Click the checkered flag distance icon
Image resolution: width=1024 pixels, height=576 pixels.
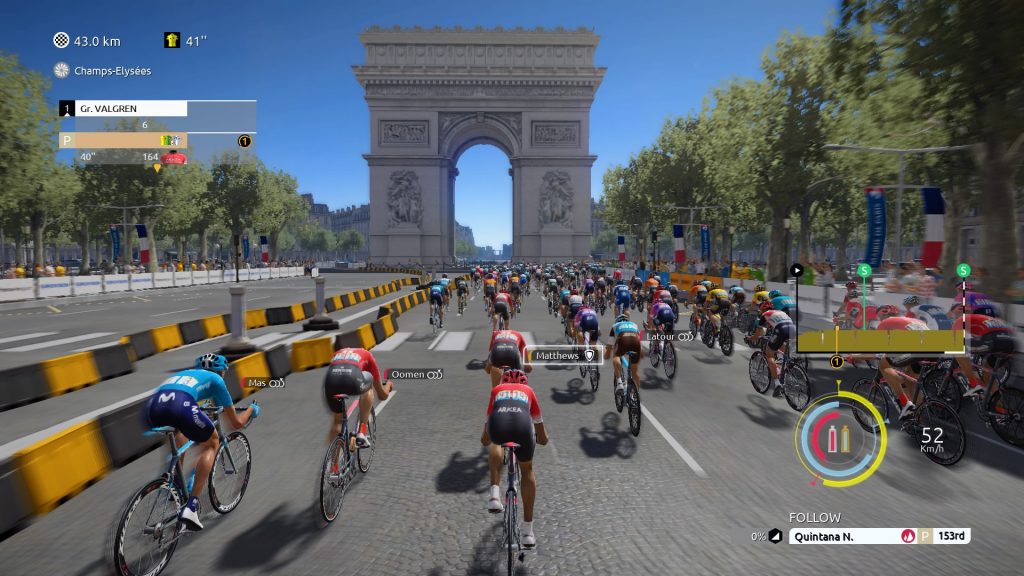62,41
